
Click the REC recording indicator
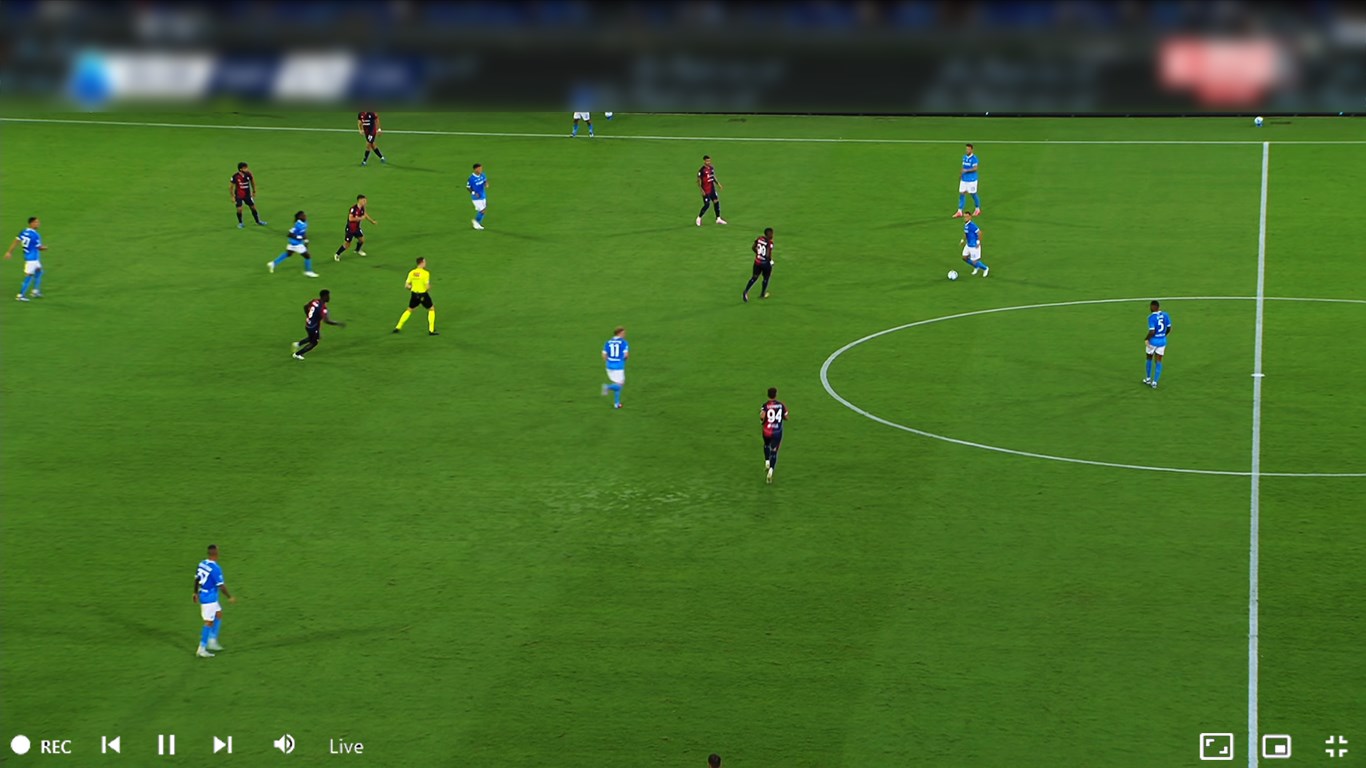tap(40, 745)
